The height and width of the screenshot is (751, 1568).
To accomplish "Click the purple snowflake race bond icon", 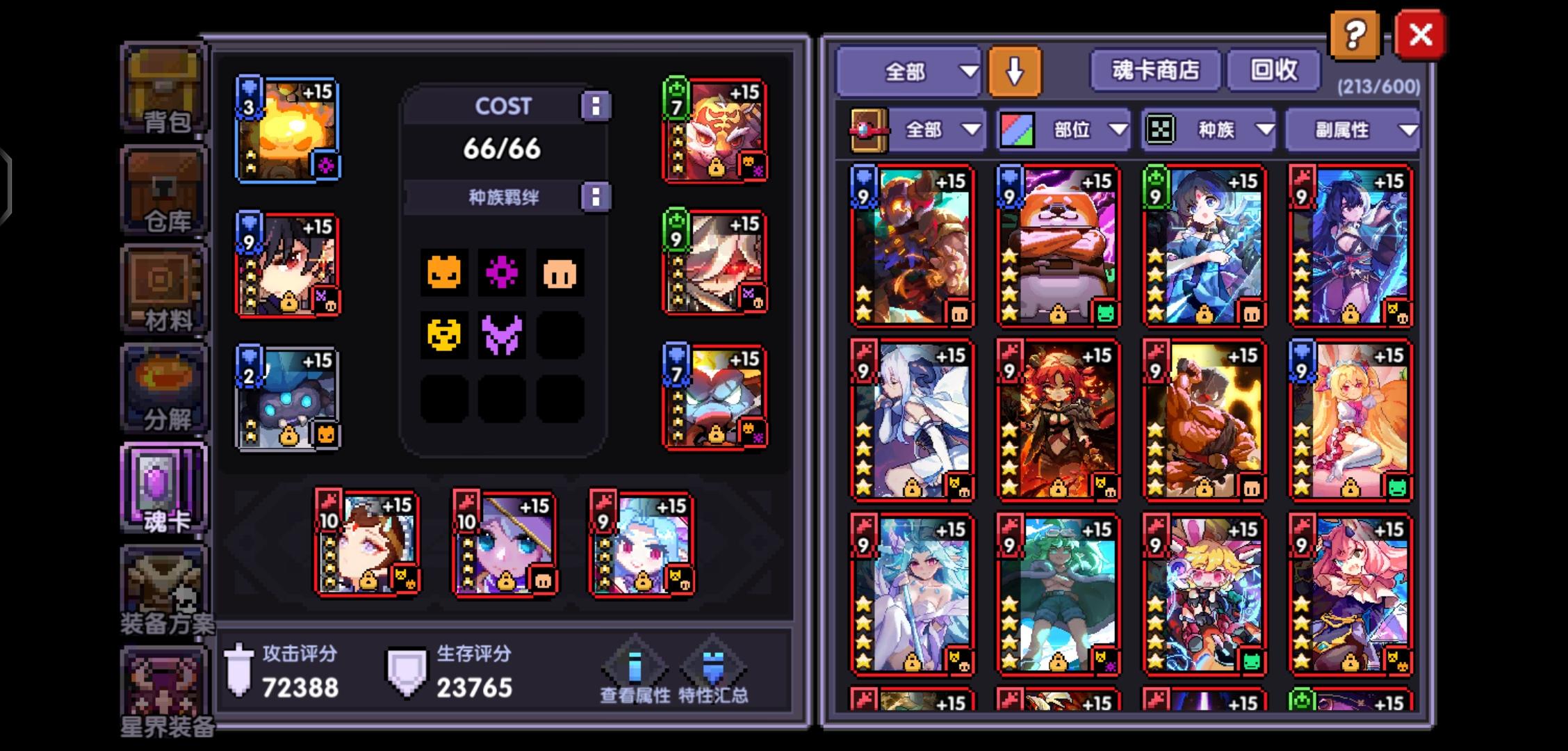I will click(503, 273).
